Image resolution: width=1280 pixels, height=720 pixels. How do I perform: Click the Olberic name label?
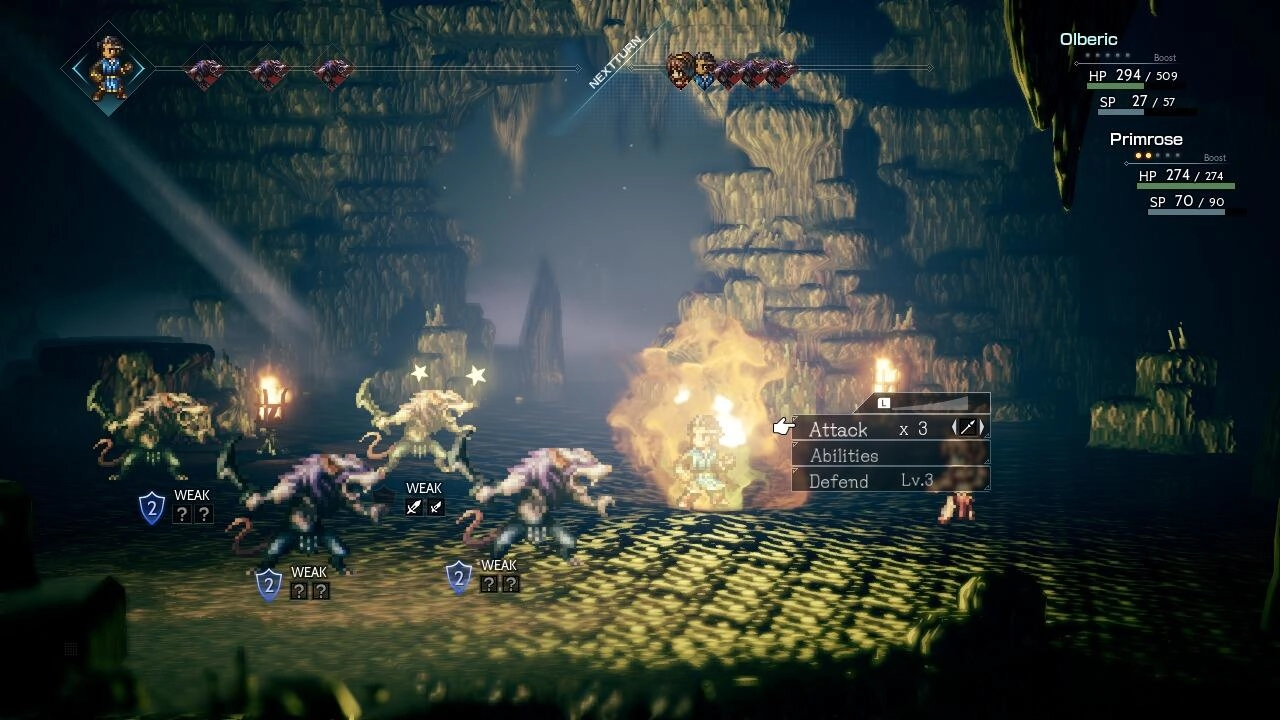(x=1089, y=39)
